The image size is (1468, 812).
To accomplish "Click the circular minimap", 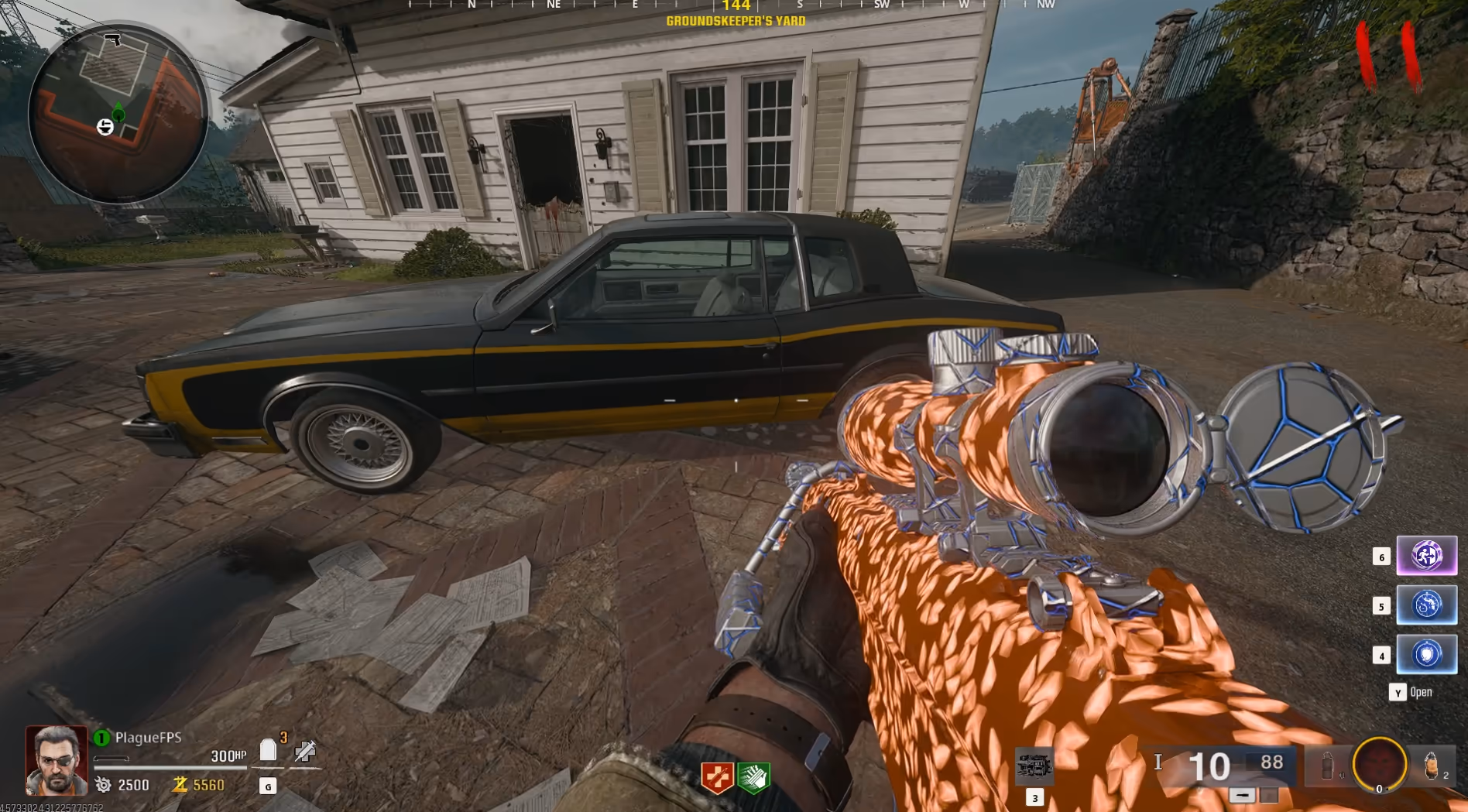I will [118, 113].
